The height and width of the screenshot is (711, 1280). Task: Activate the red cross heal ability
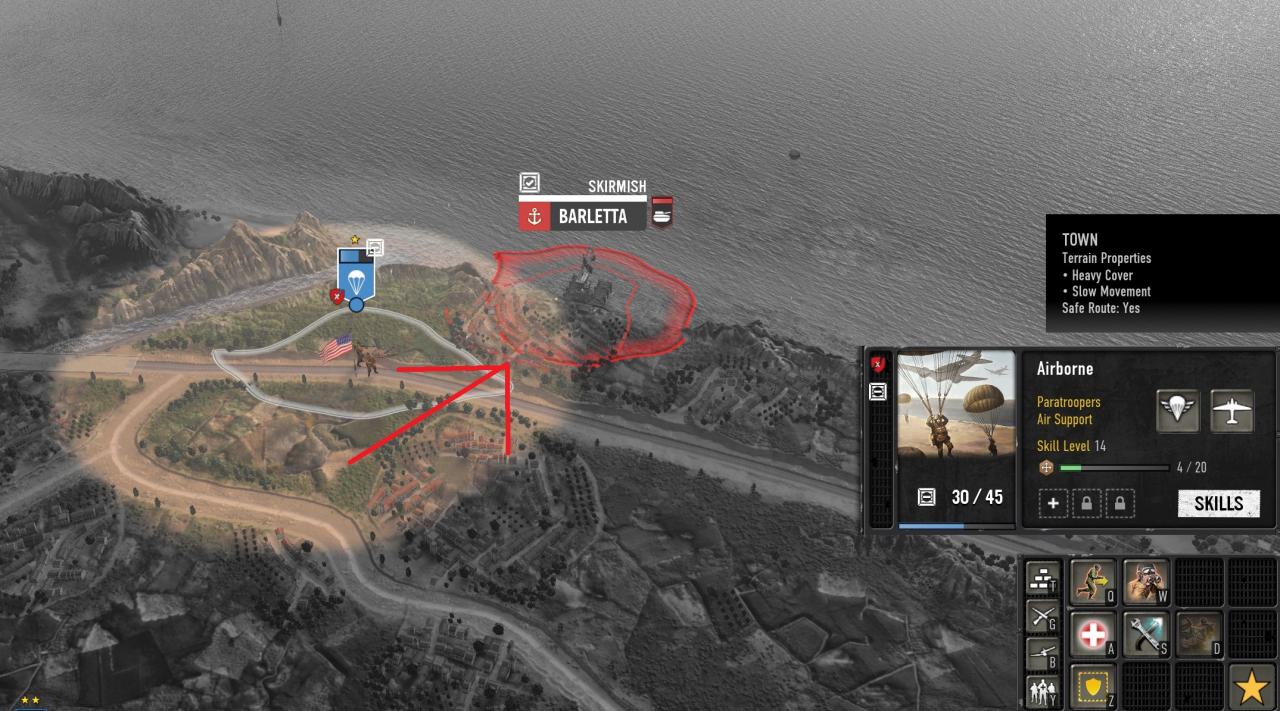click(x=1093, y=635)
